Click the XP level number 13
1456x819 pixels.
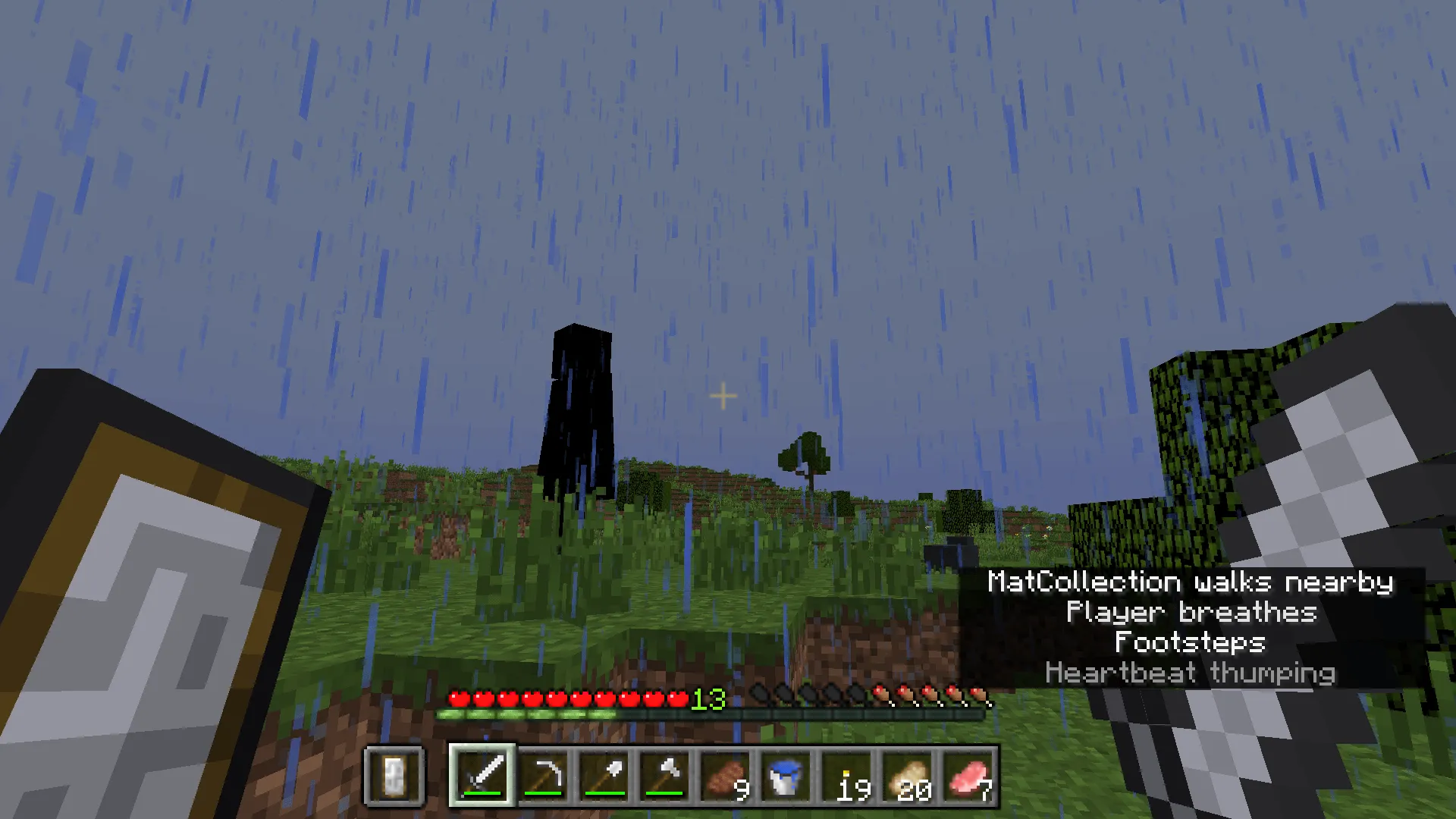pos(708,699)
